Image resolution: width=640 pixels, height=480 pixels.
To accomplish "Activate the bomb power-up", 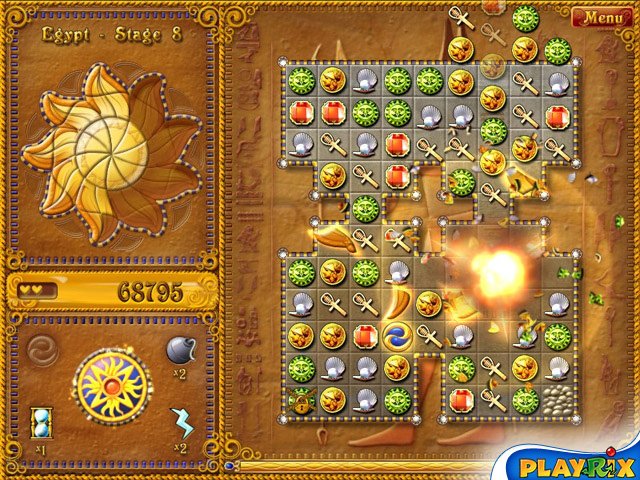I will 180,351.
